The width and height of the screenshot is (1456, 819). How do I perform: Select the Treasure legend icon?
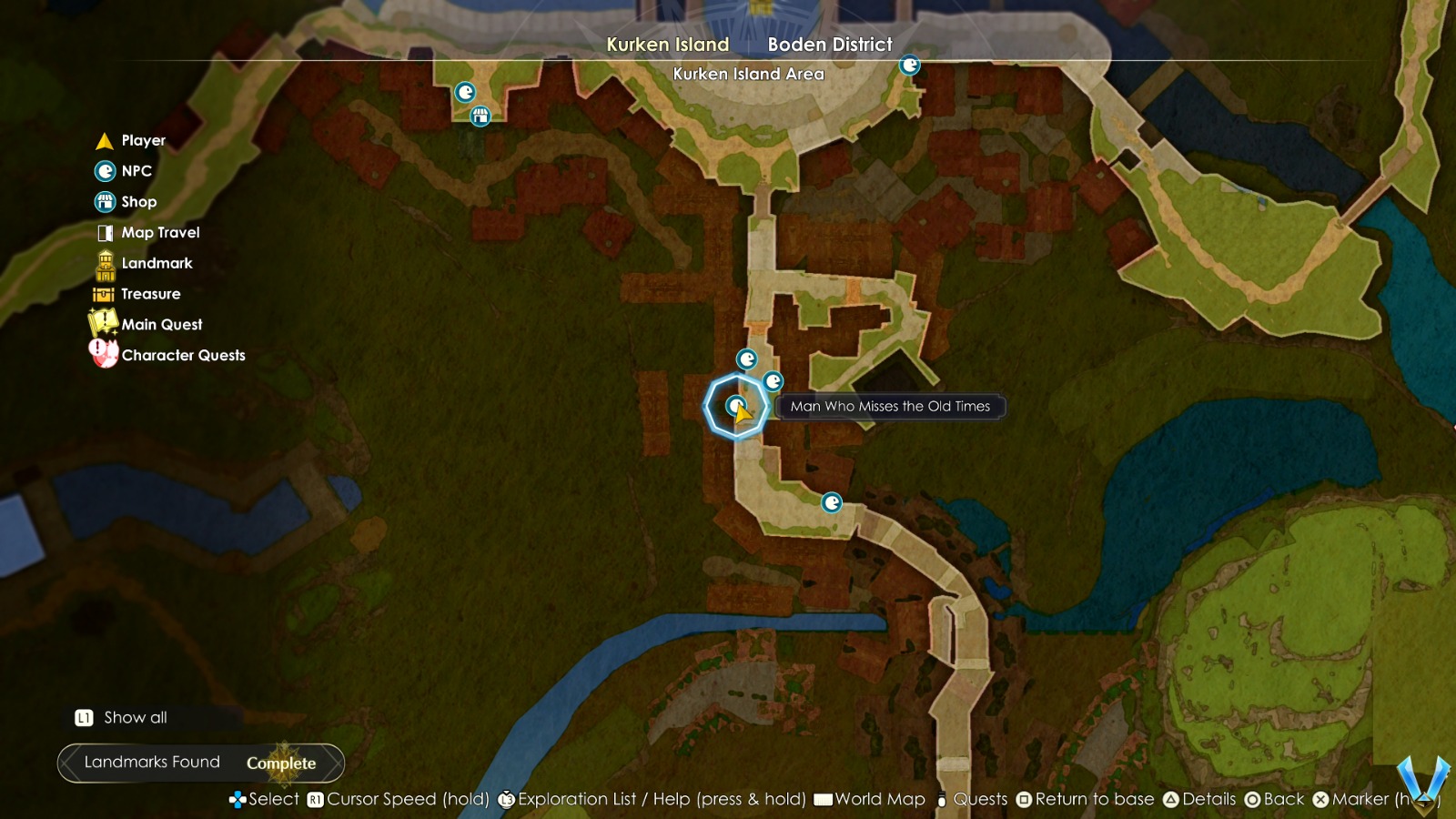tap(105, 293)
